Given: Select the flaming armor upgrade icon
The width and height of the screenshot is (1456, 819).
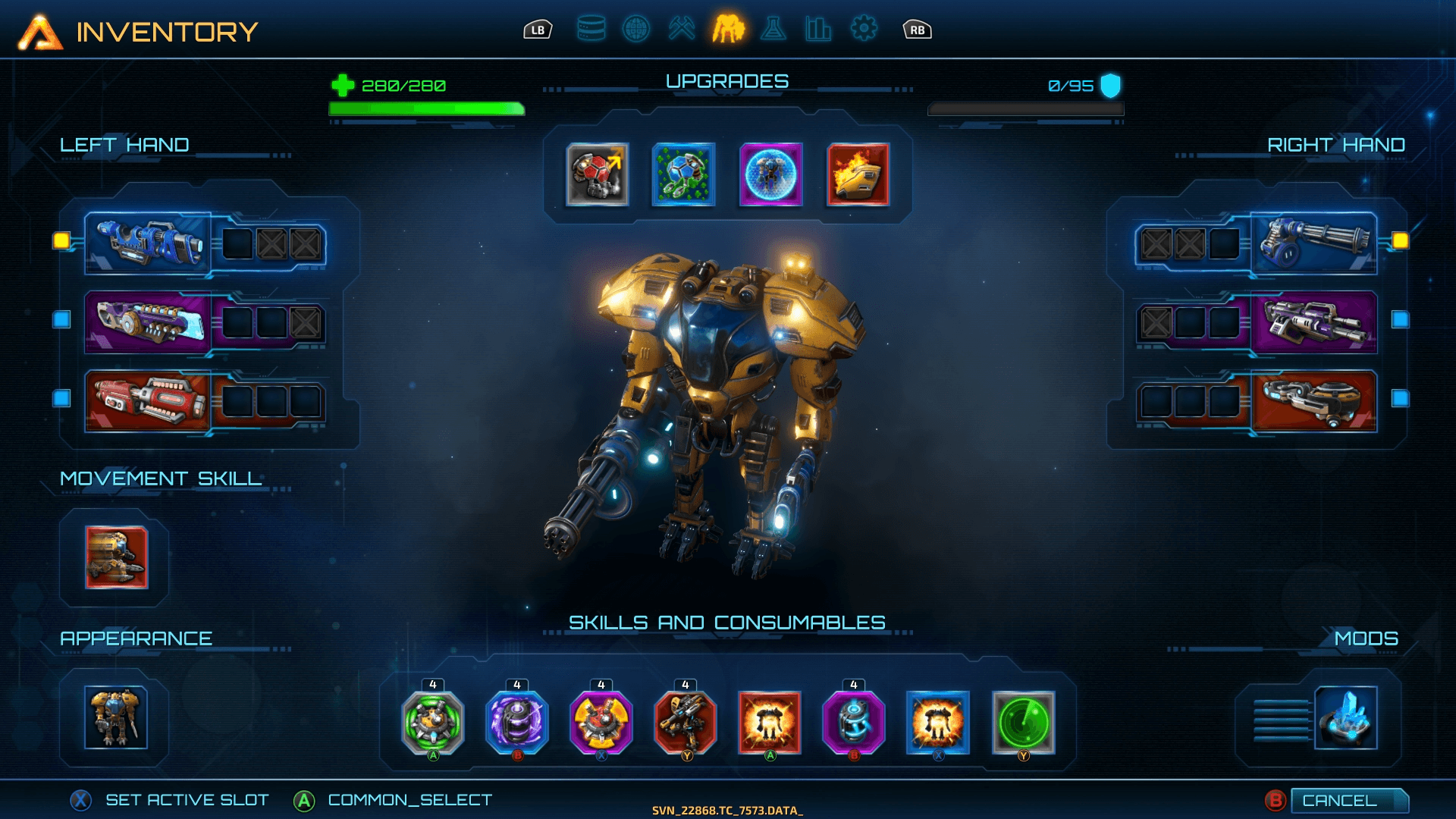Looking at the screenshot, I should coord(858,174).
